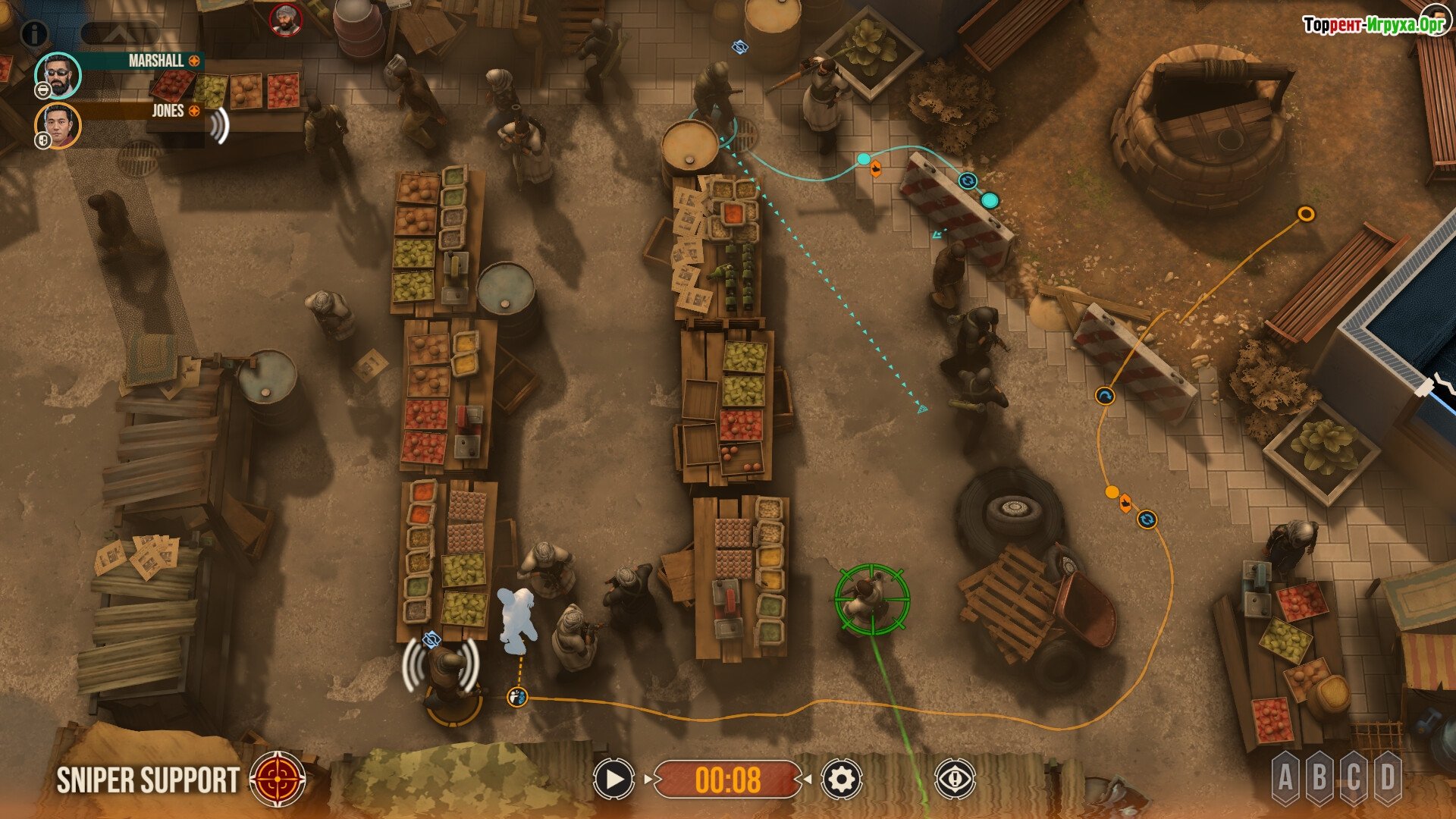The height and width of the screenshot is (819, 1456).
Task: Call in Sniper Support
Action: [278, 779]
